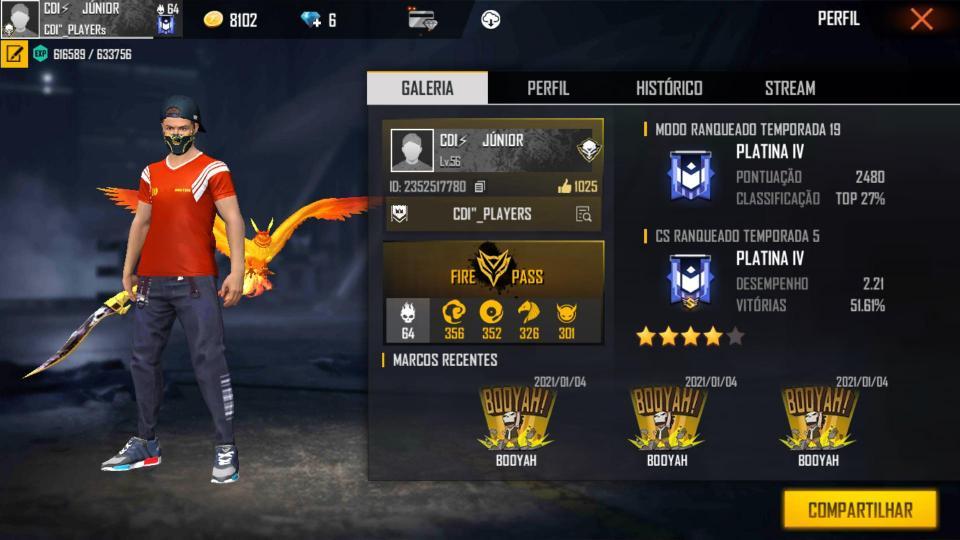Viewport: 960px width, 540px height.
Task: Open the diamonds balance
Action: tap(319, 20)
